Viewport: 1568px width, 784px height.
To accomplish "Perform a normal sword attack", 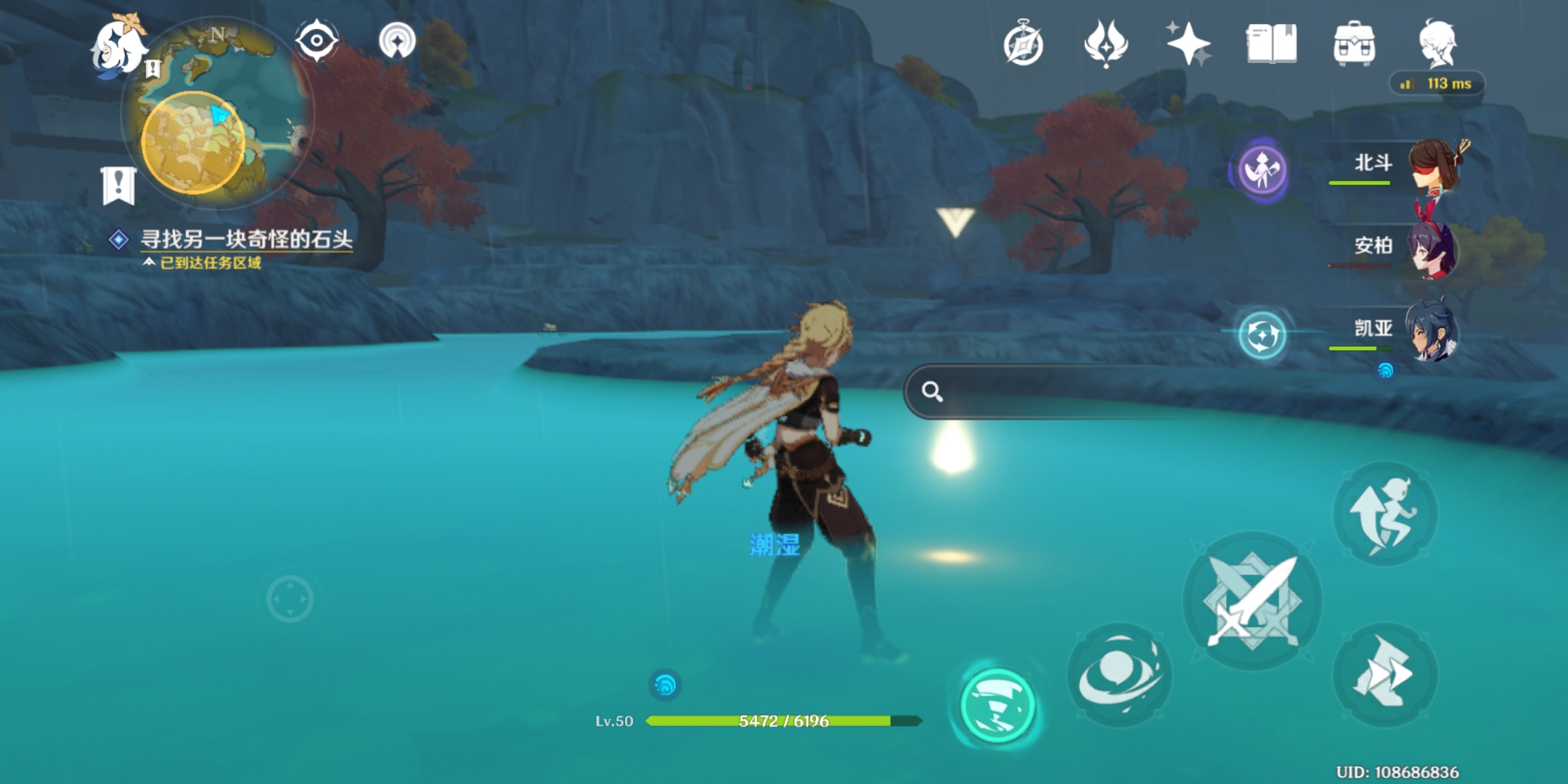I will (1252, 601).
